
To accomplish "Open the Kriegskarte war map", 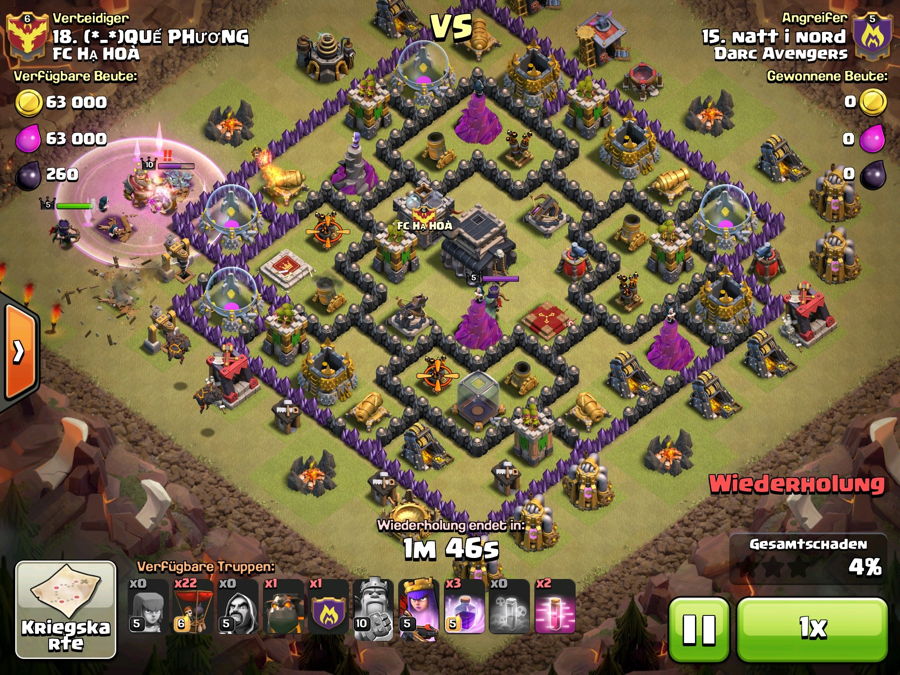I will click(65, 610).
